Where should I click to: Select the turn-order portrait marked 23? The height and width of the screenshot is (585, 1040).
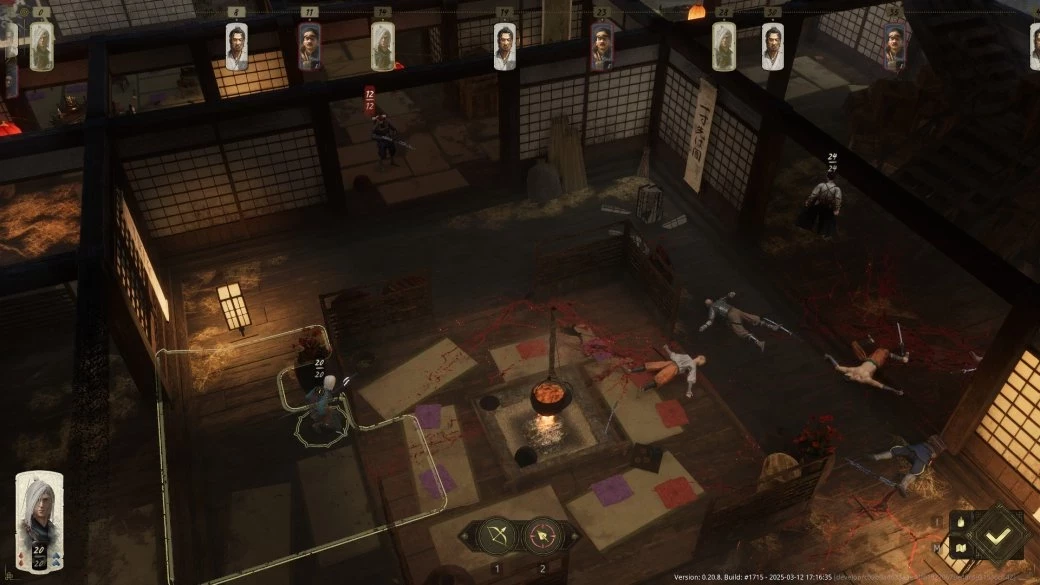(601, 46)
